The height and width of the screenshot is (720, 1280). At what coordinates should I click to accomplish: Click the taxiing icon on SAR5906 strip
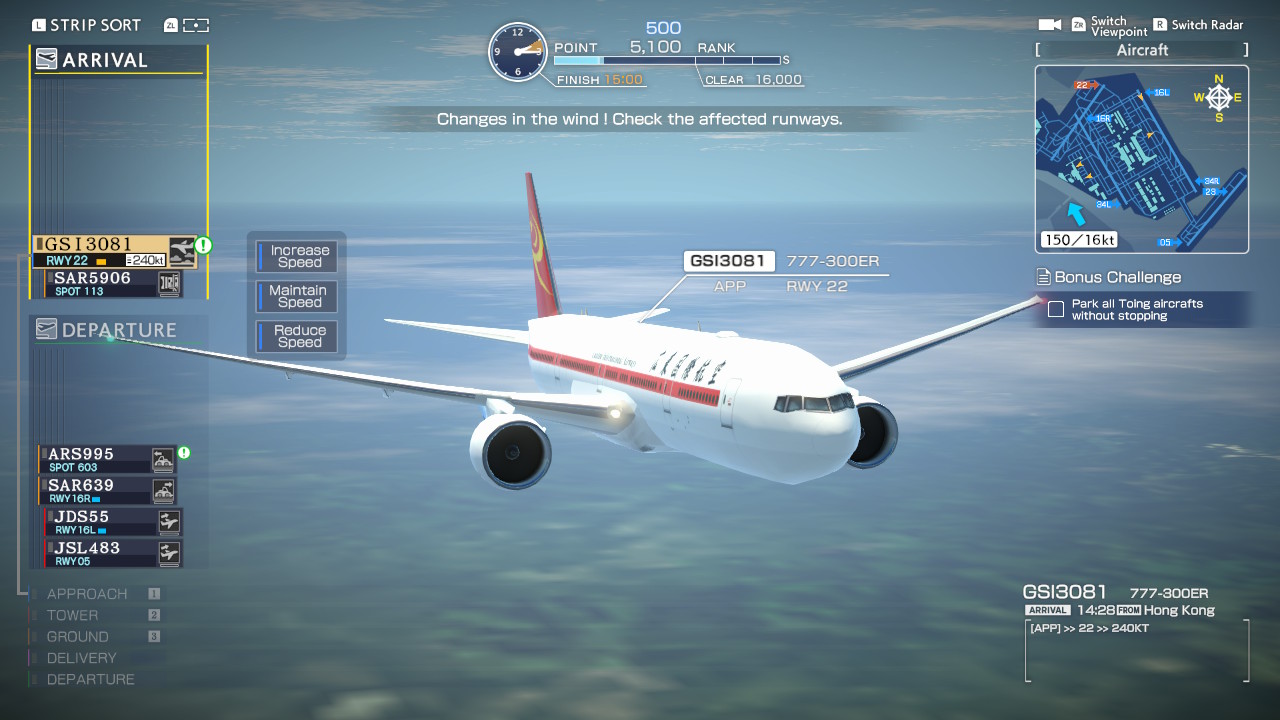170,283
